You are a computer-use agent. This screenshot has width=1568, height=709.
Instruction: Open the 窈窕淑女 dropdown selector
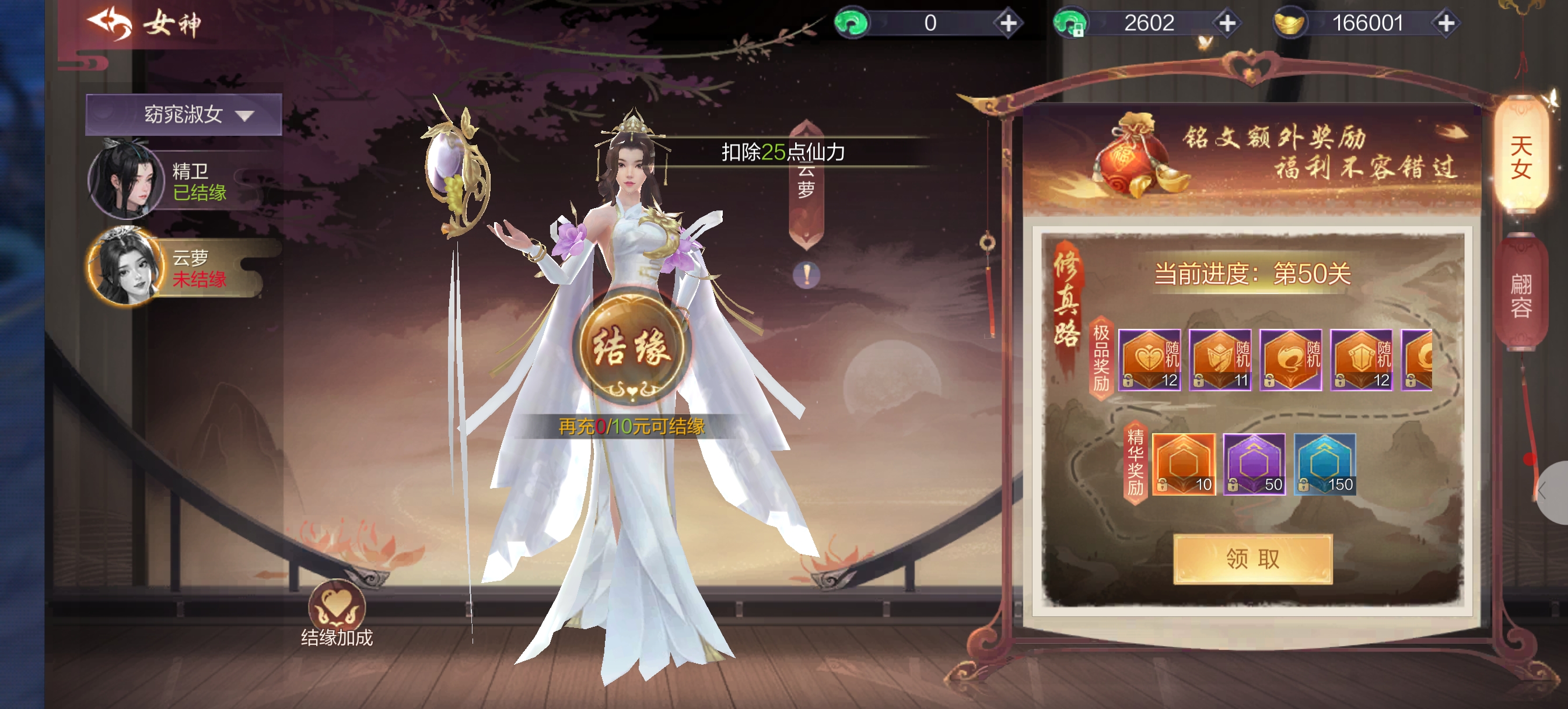183,114
